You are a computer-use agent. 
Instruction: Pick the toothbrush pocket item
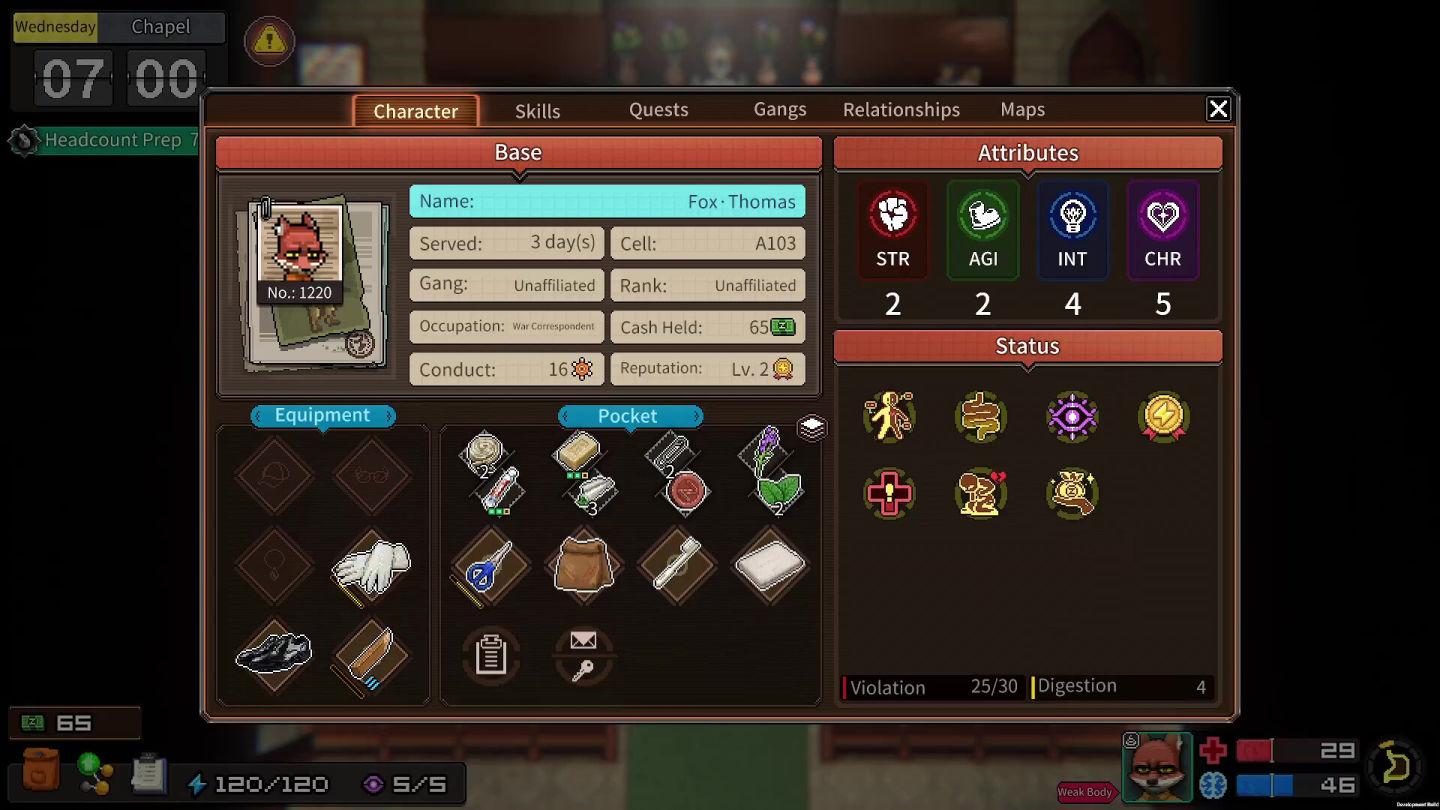(677, 567)
